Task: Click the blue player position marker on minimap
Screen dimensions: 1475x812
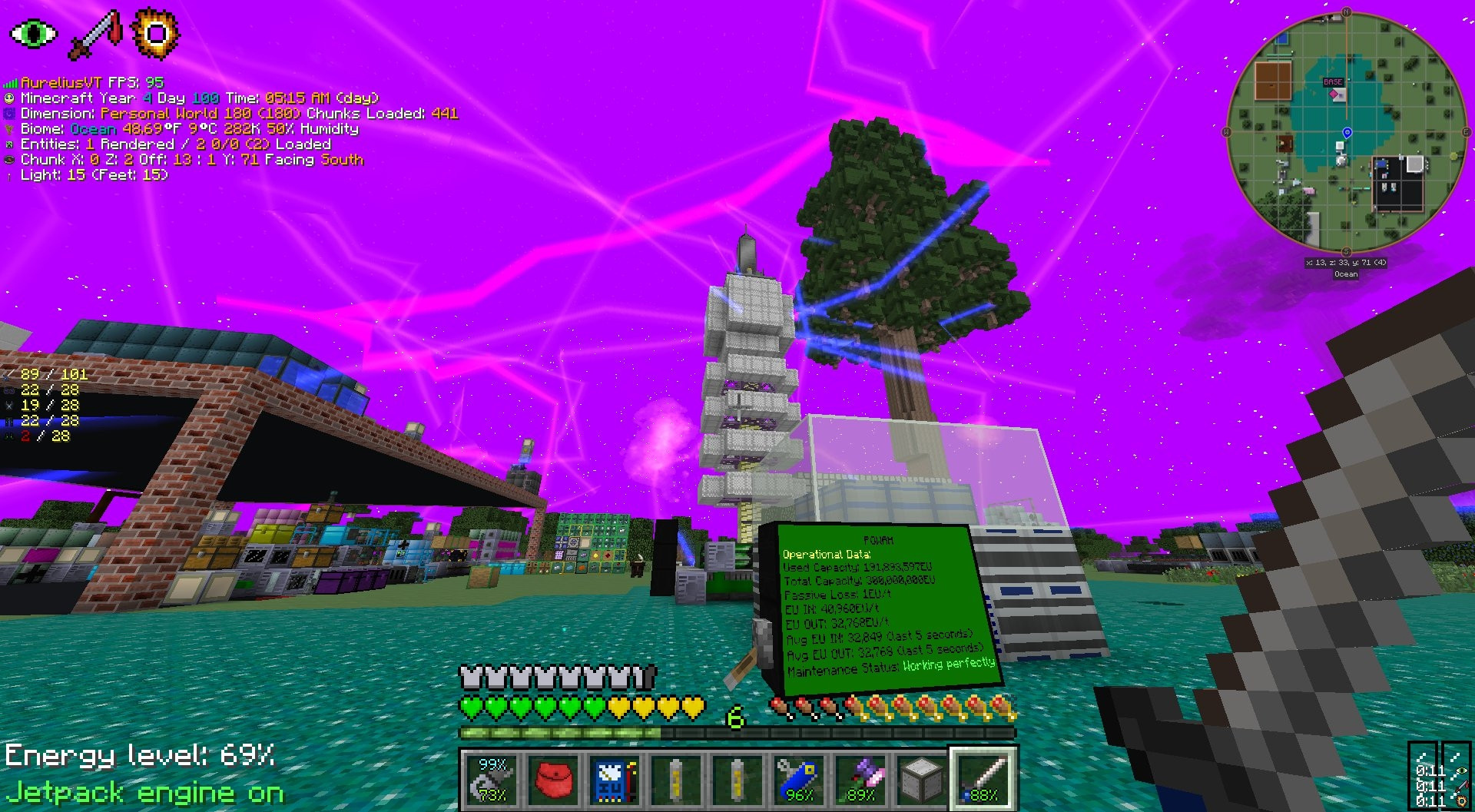Action: click(x=1347, y=133)
